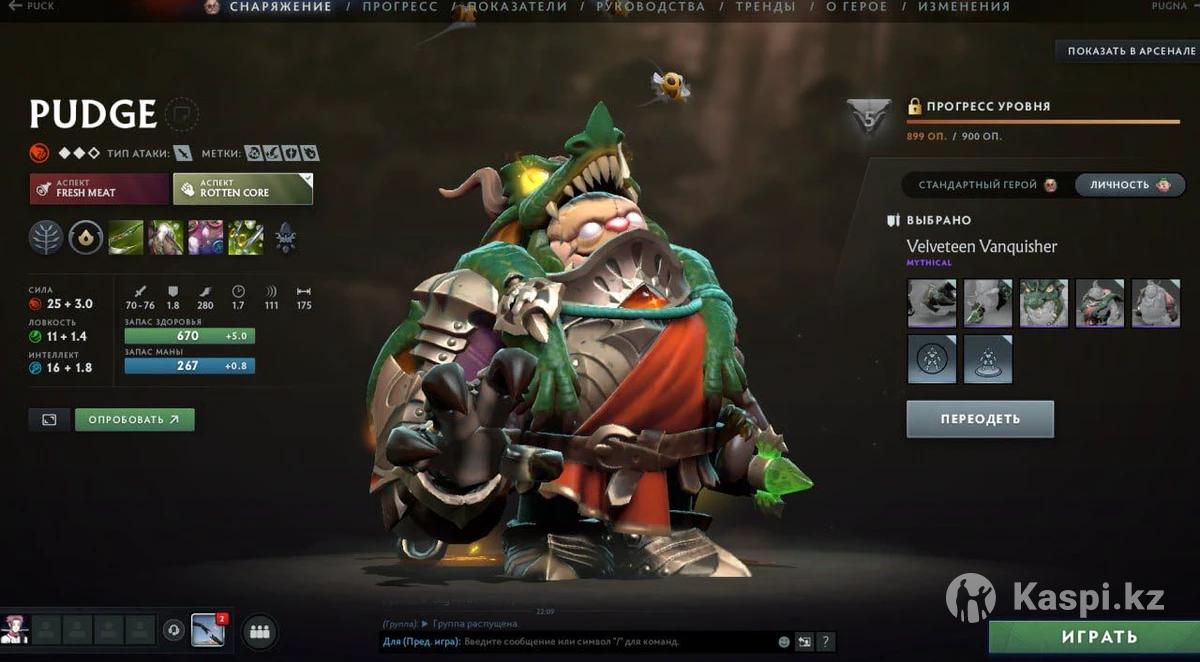Show the ИЗМЕНЕНИЯ tab
The height and width of the screenshot is (662, 1200).
(x=963, y=7)
